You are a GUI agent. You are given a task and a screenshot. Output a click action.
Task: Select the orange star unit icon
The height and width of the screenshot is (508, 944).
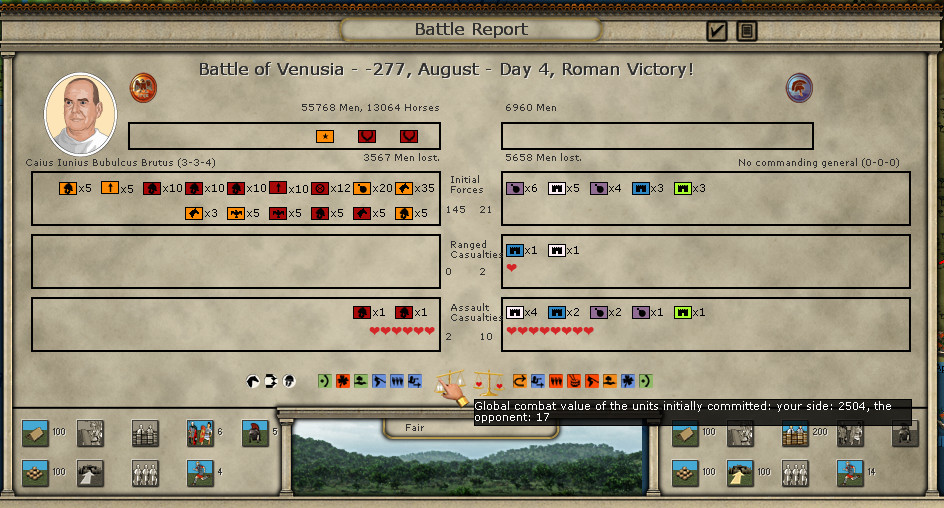(325, 136)
